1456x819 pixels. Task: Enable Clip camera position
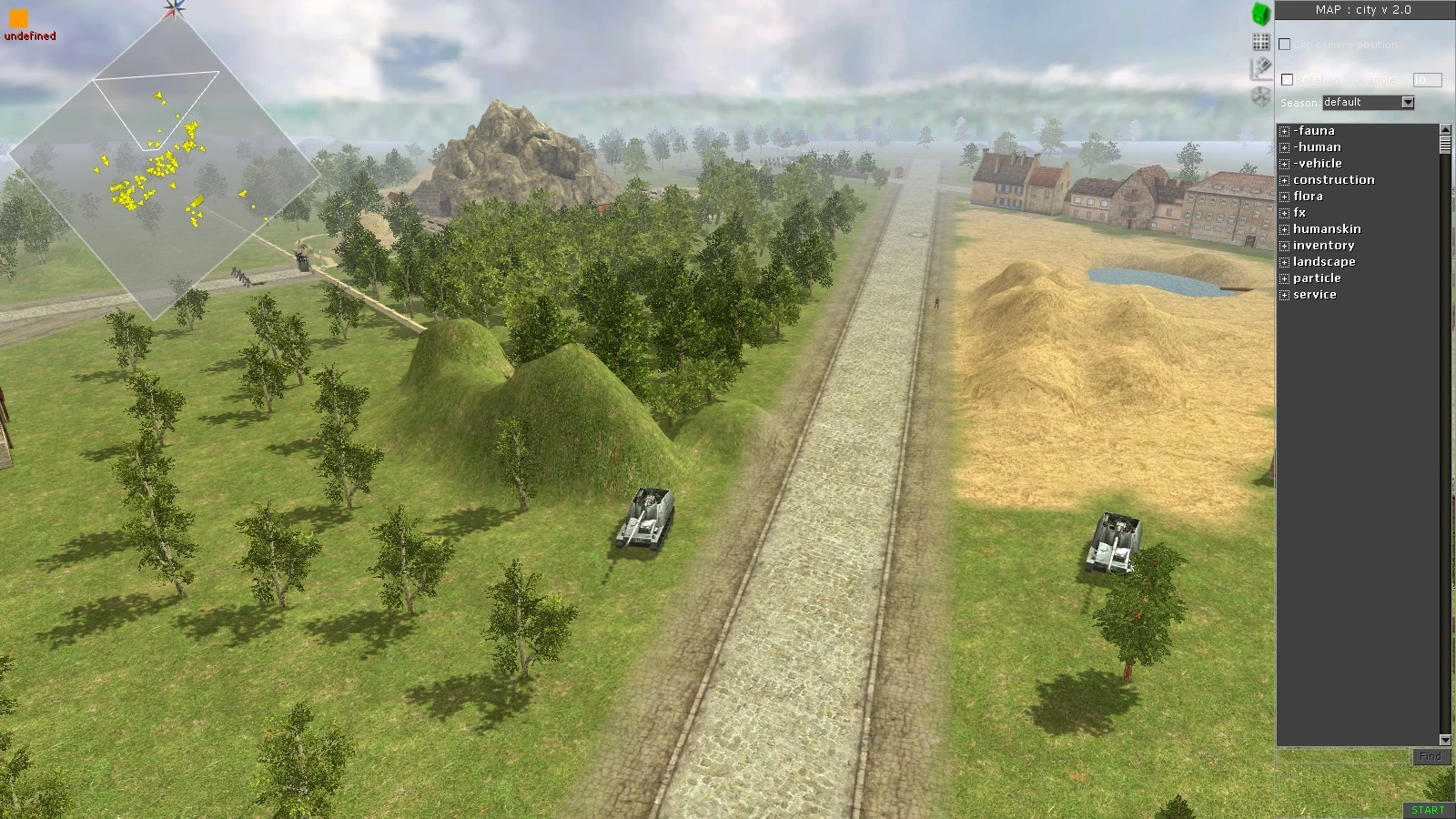click(x=1285, y=43)
